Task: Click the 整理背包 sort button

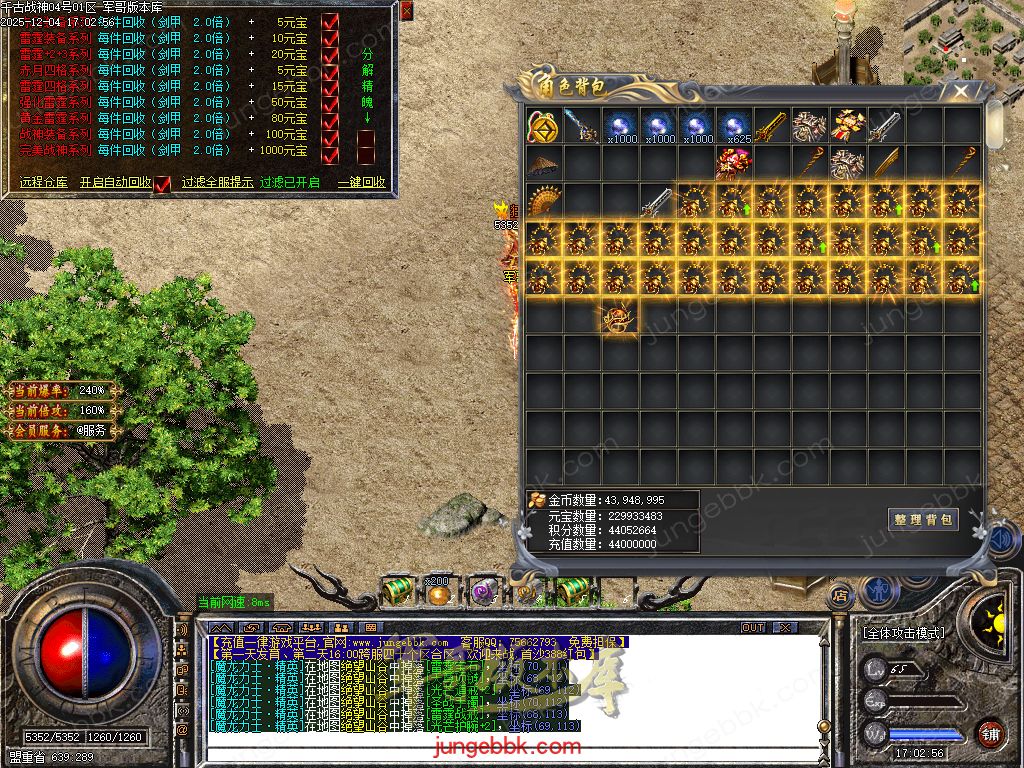Action: click(x=923, y=519)
